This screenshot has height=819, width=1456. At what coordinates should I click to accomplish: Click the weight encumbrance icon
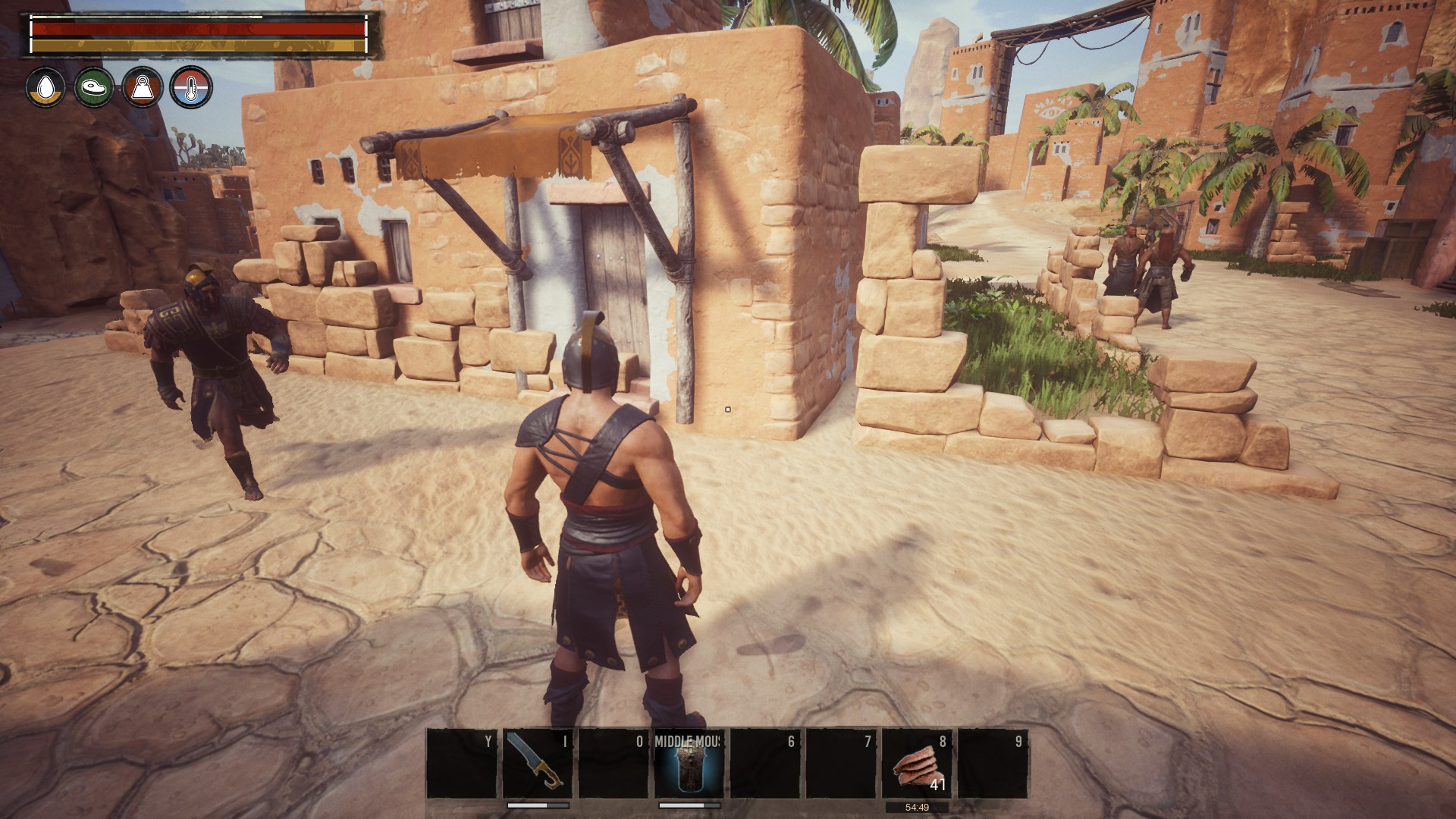143,88
